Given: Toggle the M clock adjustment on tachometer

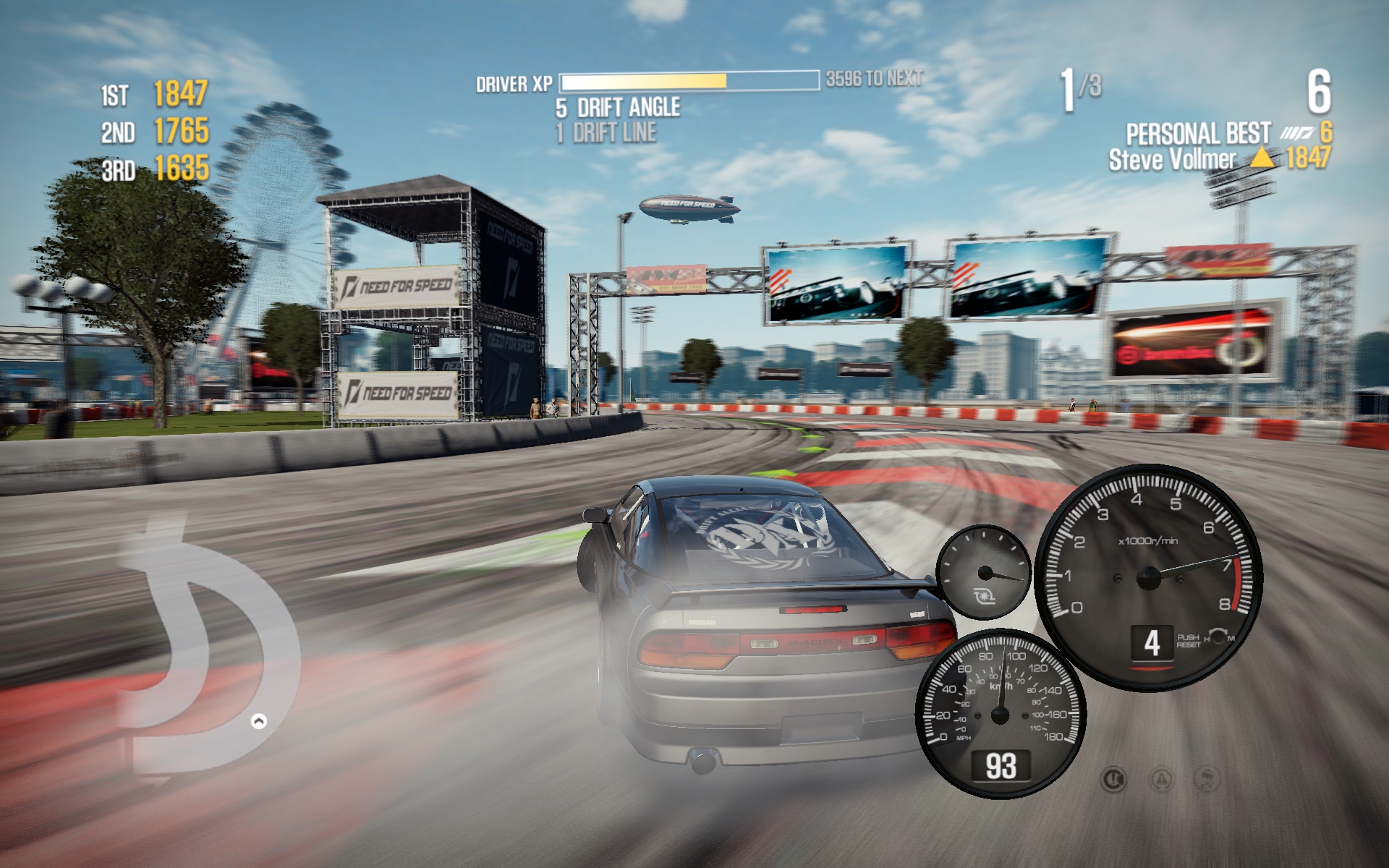Looking at the screenshot, I should point(1231,638).
